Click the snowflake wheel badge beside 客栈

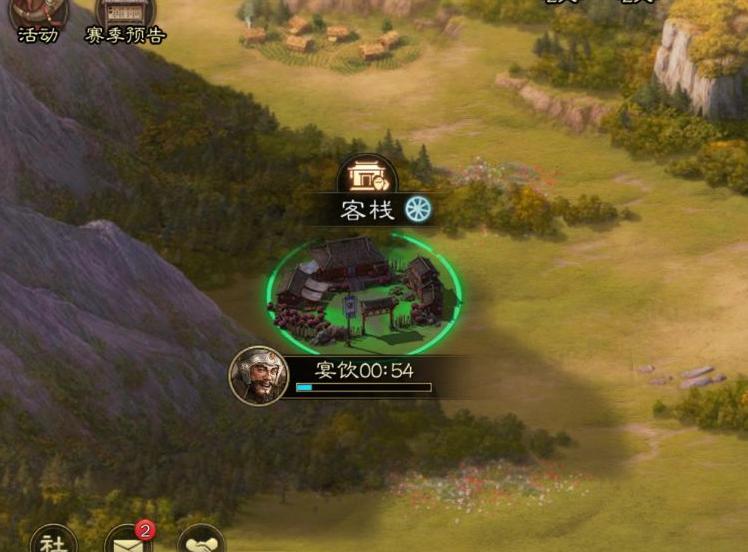(x=417, y=209)
